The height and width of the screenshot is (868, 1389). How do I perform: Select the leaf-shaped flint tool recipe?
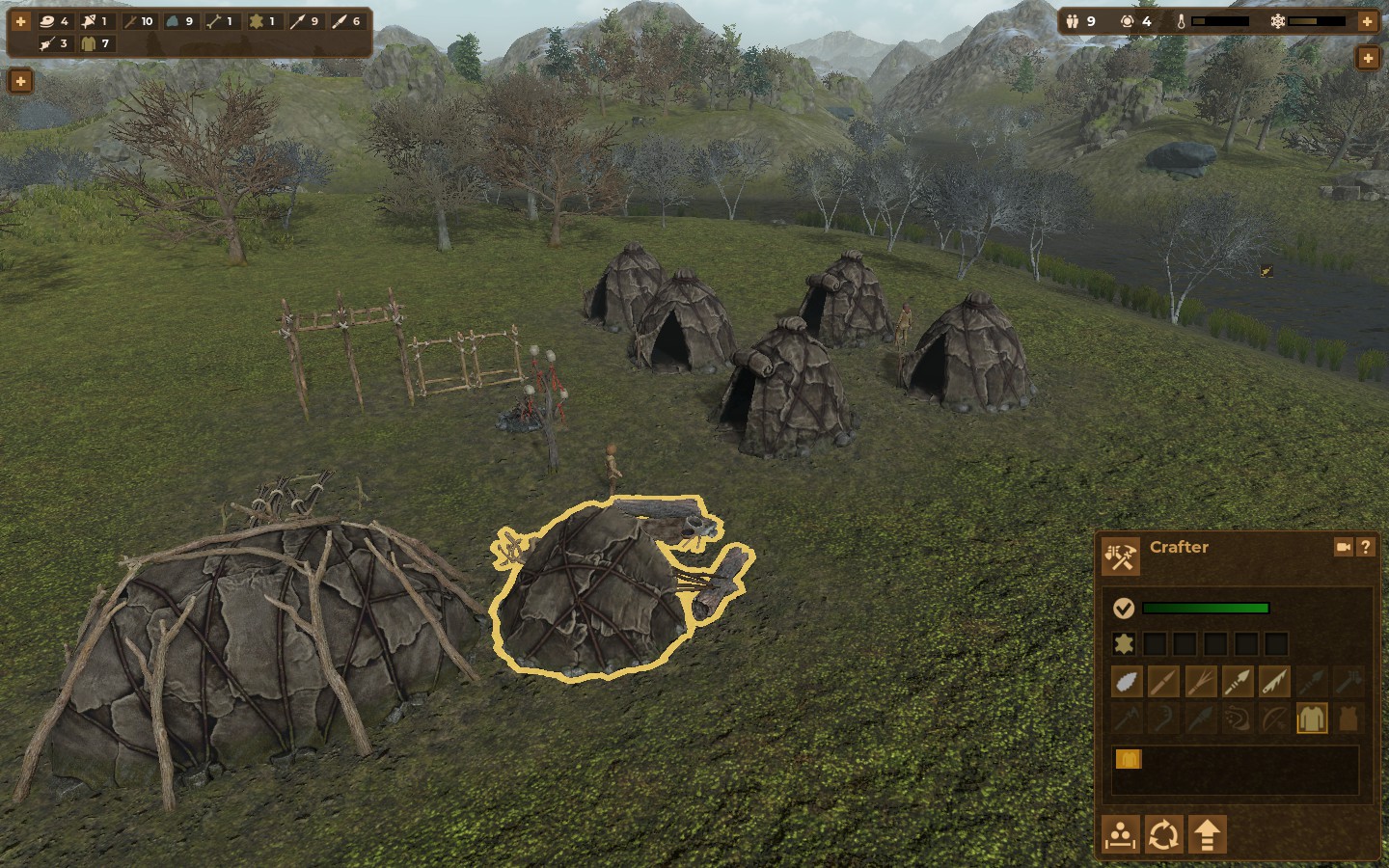pos(1127,682)
